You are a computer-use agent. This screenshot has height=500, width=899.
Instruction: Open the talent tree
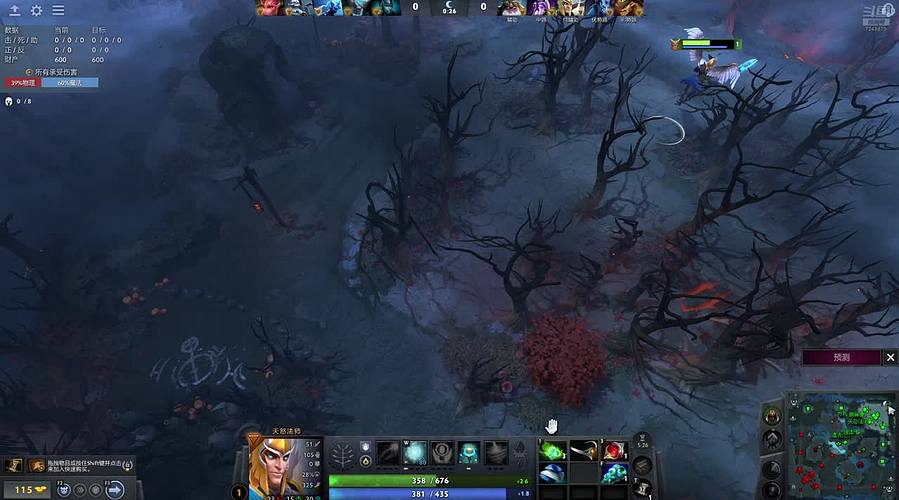pos(342,453)
